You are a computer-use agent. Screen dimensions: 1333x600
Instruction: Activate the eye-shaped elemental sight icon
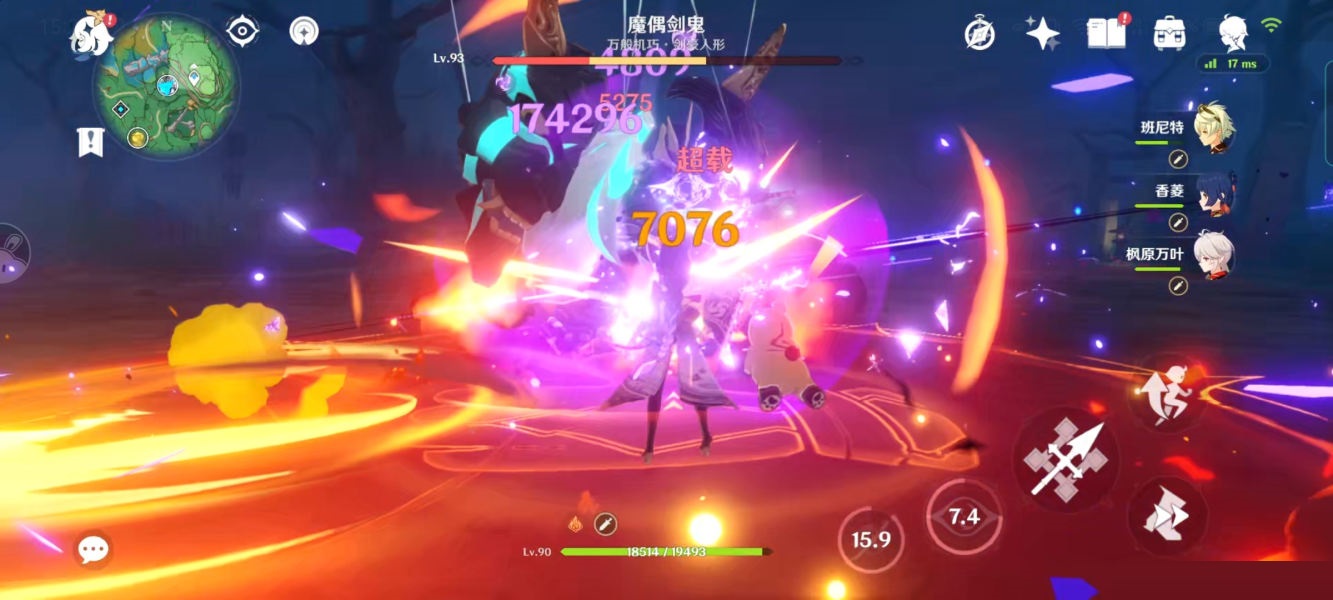click(243, 31)
